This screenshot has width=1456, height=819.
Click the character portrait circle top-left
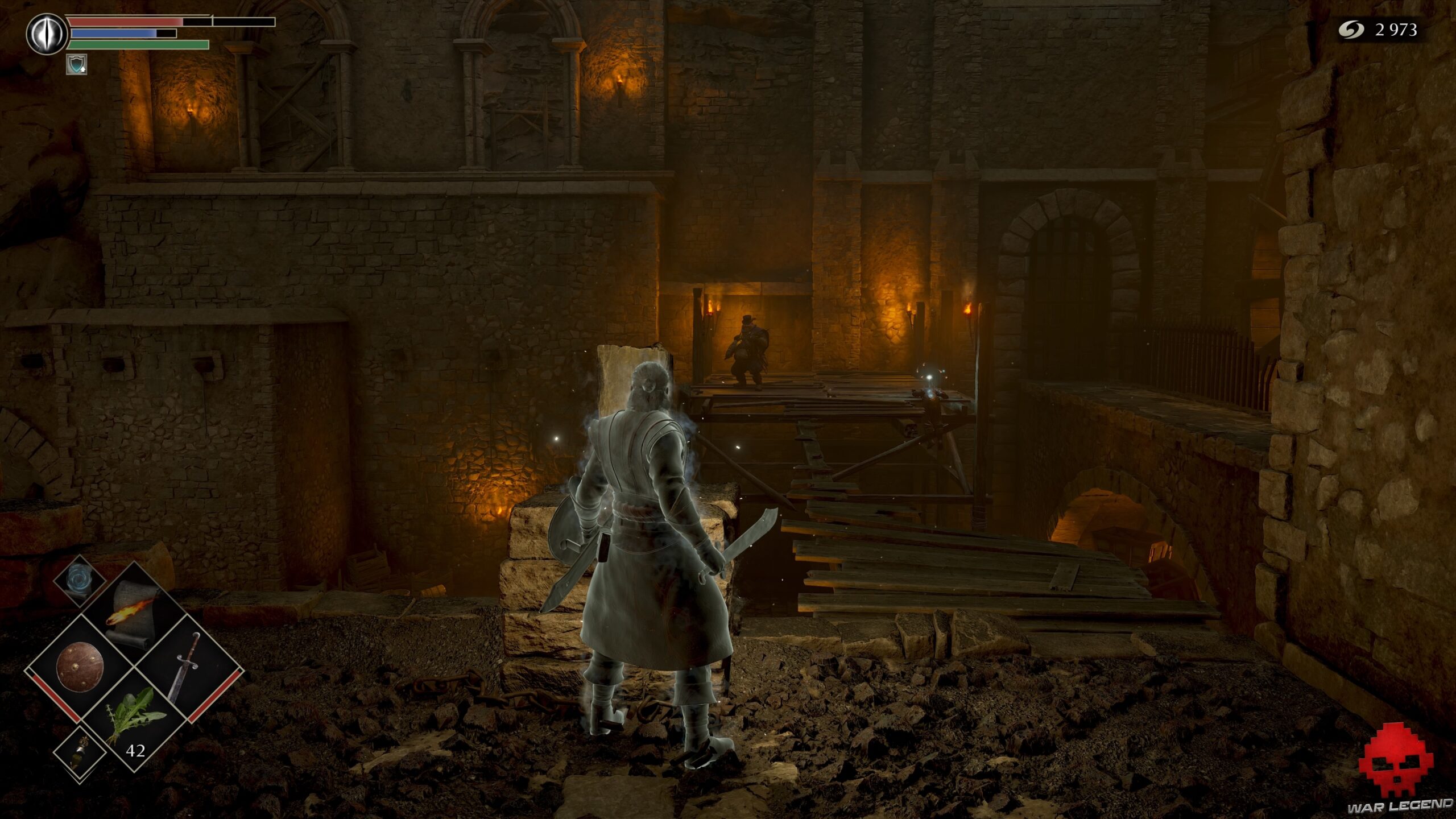pos(47,32)
